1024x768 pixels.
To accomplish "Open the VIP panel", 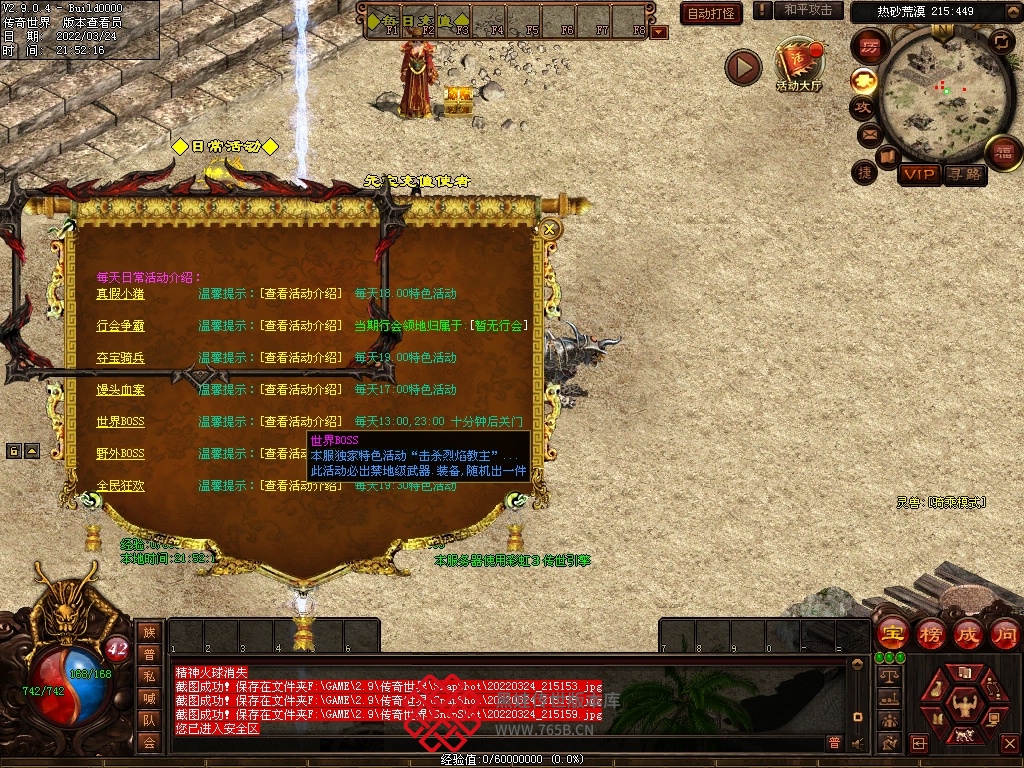I will click(x=918, y=174).
